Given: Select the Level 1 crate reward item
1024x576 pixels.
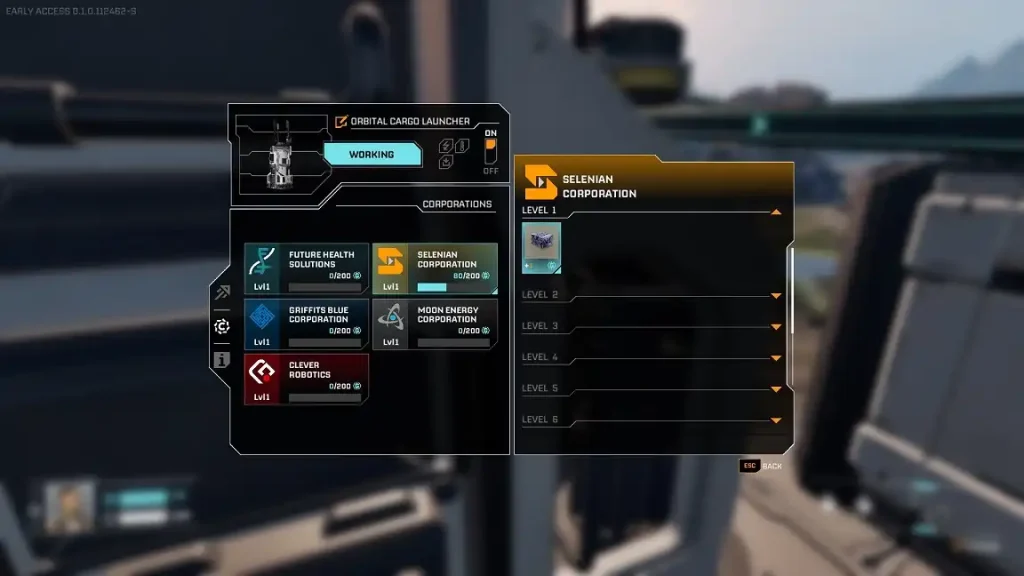Looking at the screenshot, I should (541, 247).
